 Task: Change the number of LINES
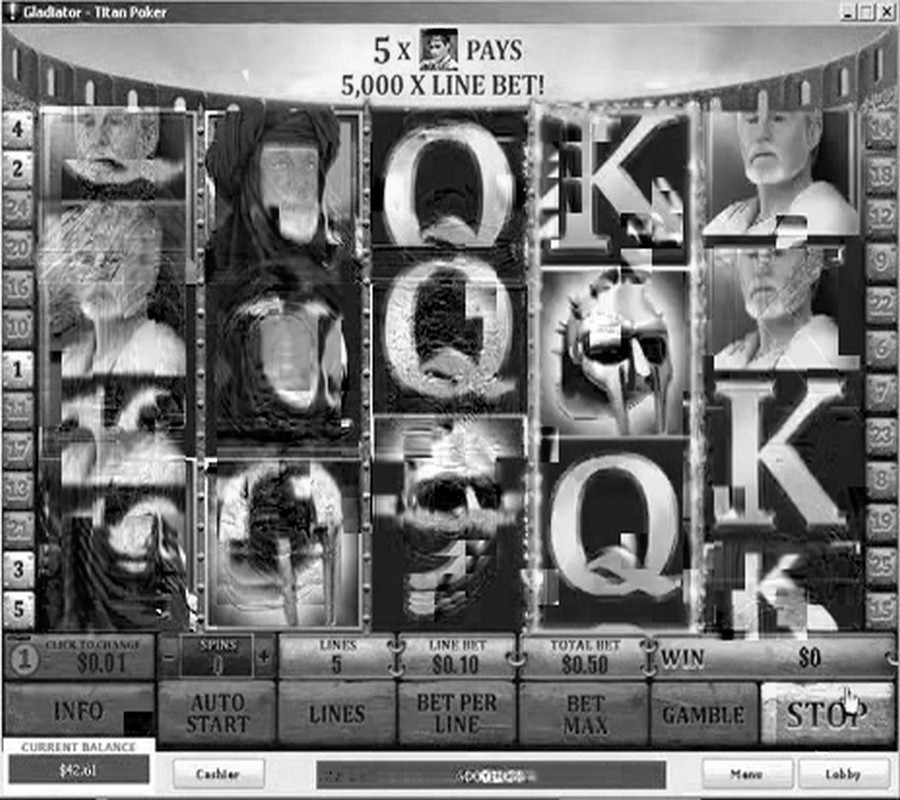[337, 713]
